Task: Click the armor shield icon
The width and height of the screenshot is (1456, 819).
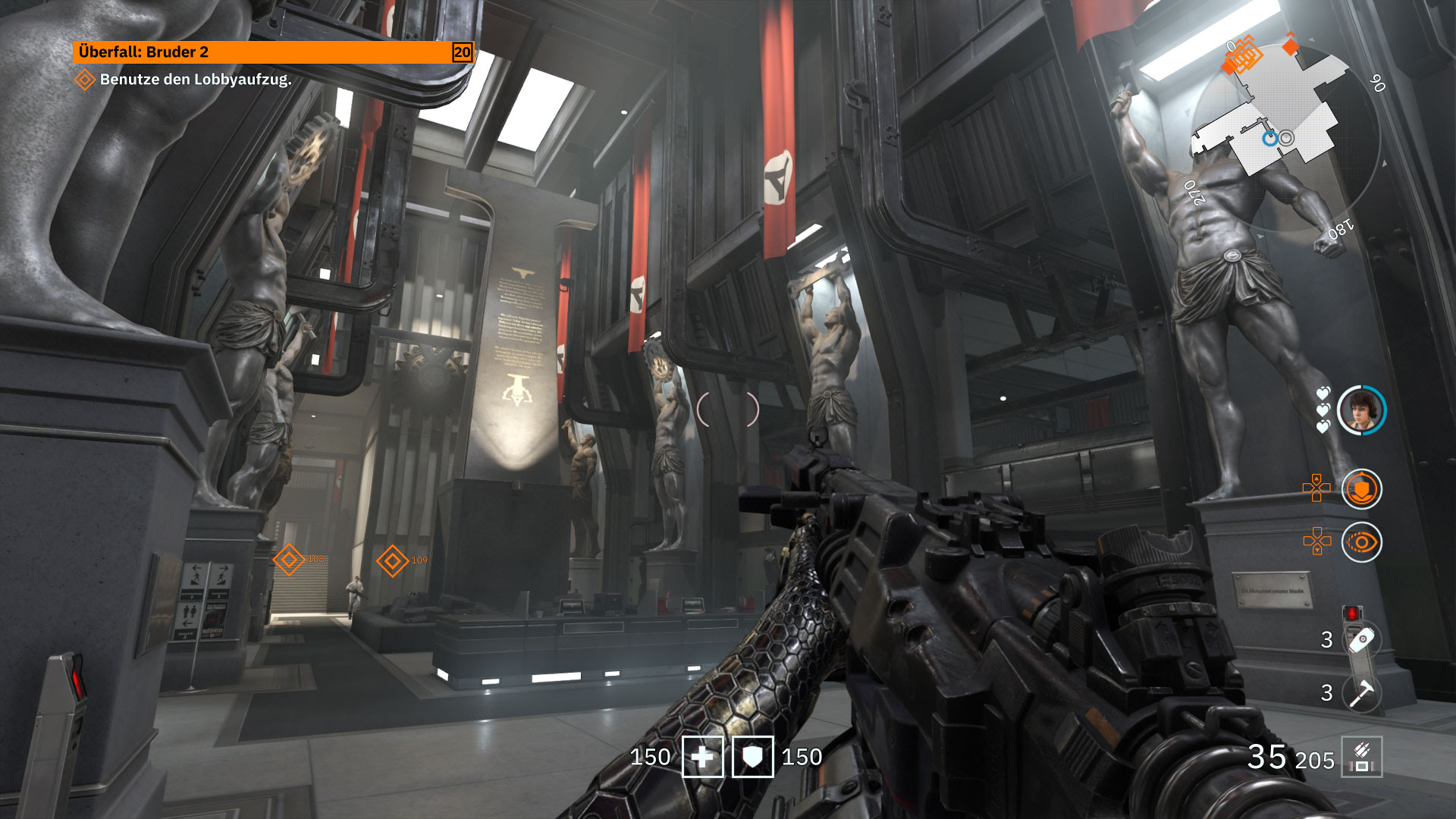Action: click(x=752, y=757)
